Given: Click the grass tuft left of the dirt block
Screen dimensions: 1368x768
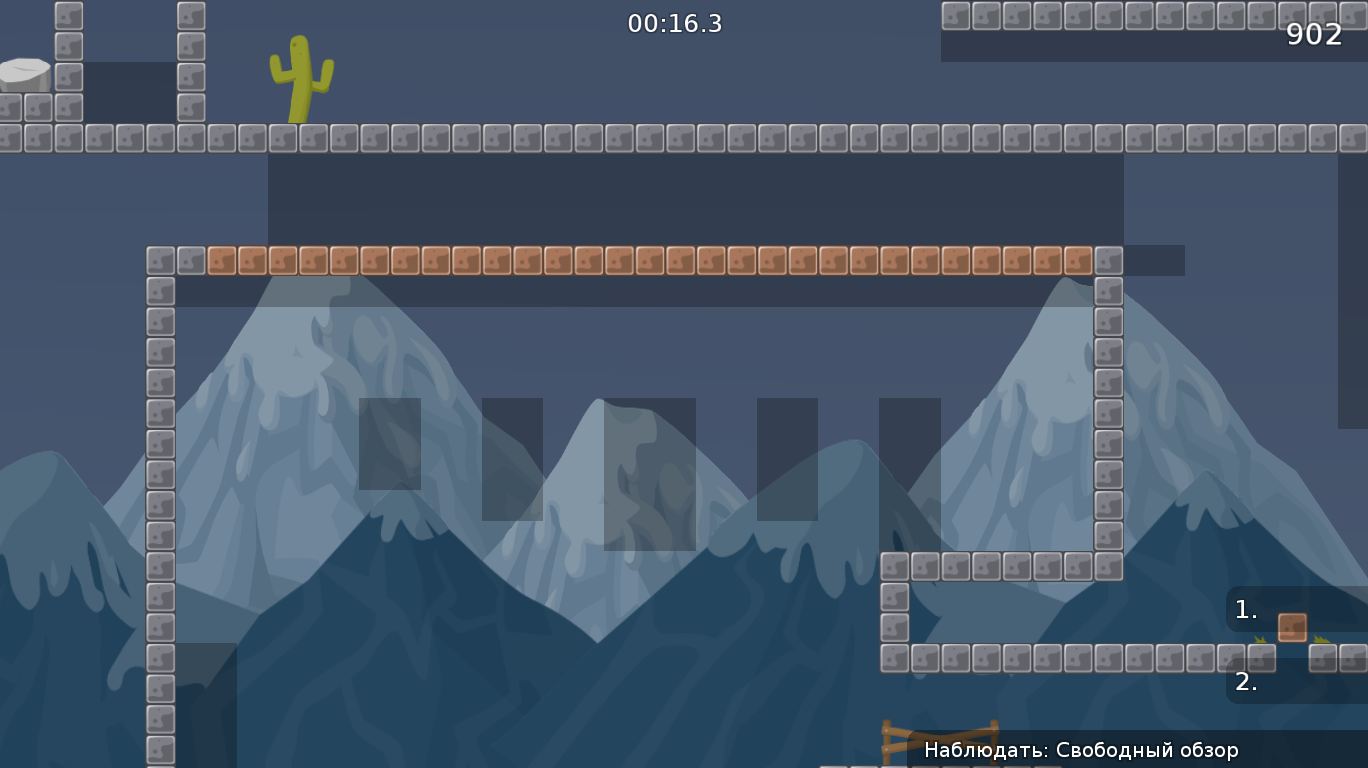Looking at the screenshot, I should [x=1258, y=640].
